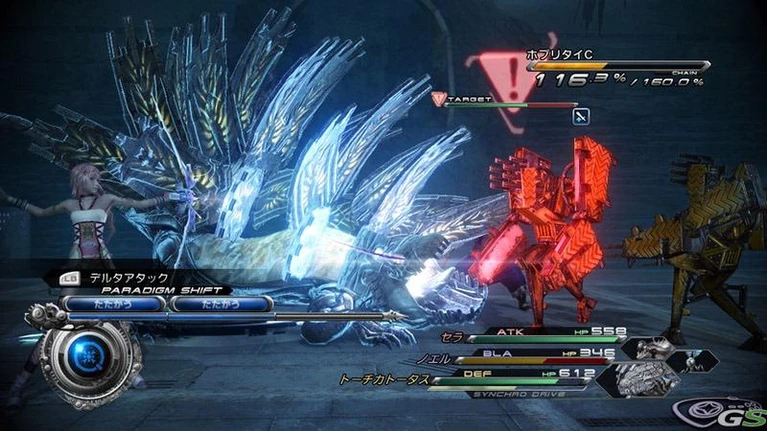Image resolution: width=767 pixels, height=431 pixels.
Task: Click the large tortoise monster portrait
Action: (646, 379)
